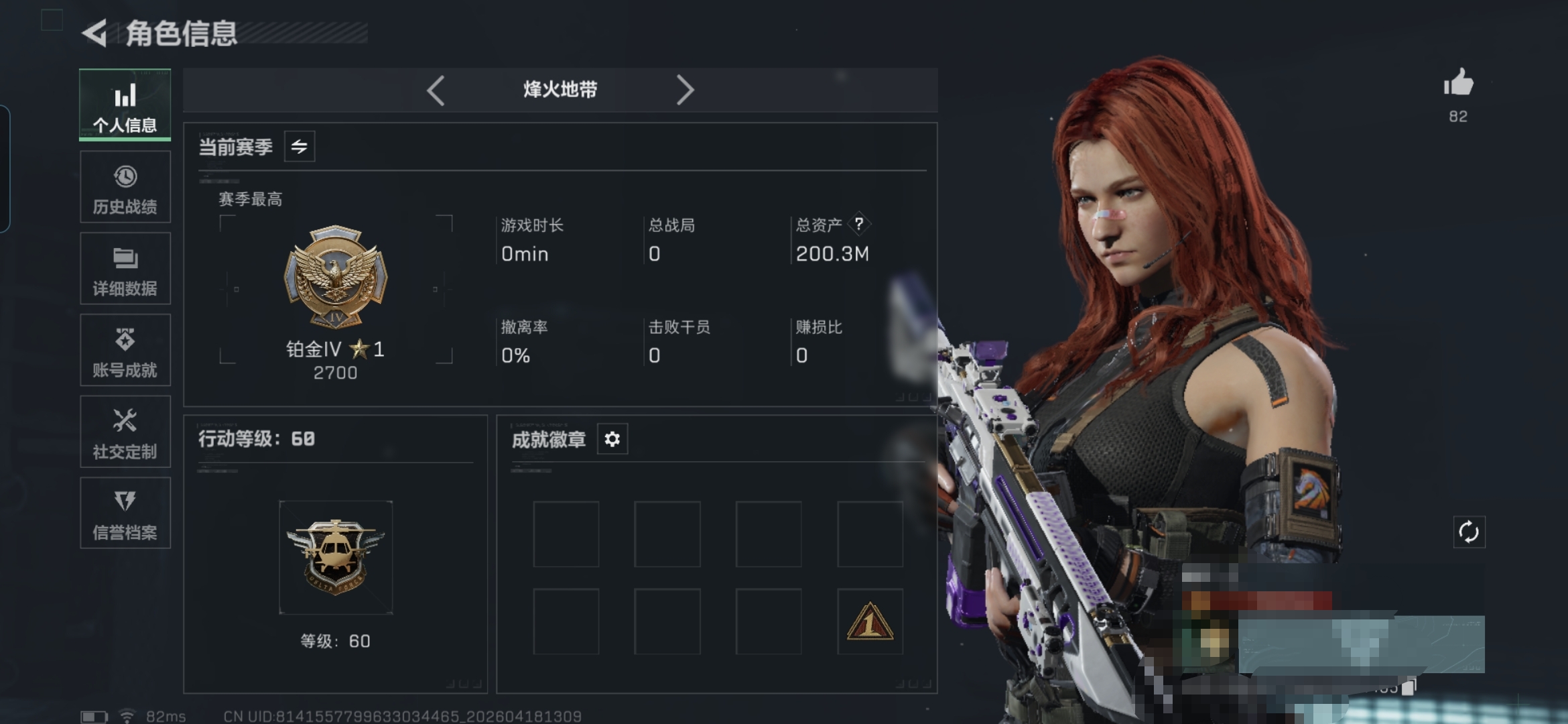Select the red triangle achievement badge
The height and width of the screenshot is (724, 1568).
pyautogui.click(x=870, y=621)
